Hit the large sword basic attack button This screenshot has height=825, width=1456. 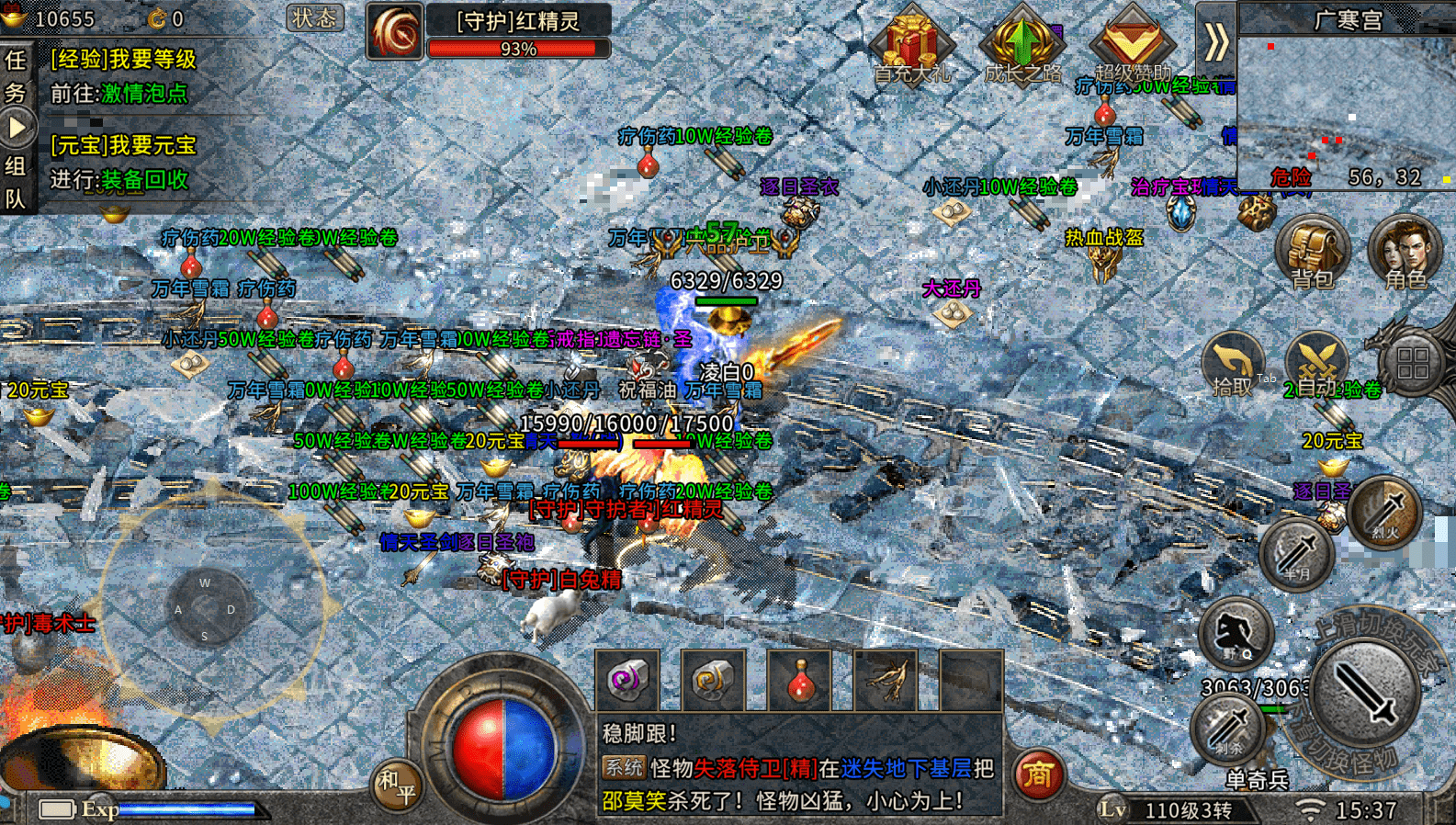point(1364,693)
